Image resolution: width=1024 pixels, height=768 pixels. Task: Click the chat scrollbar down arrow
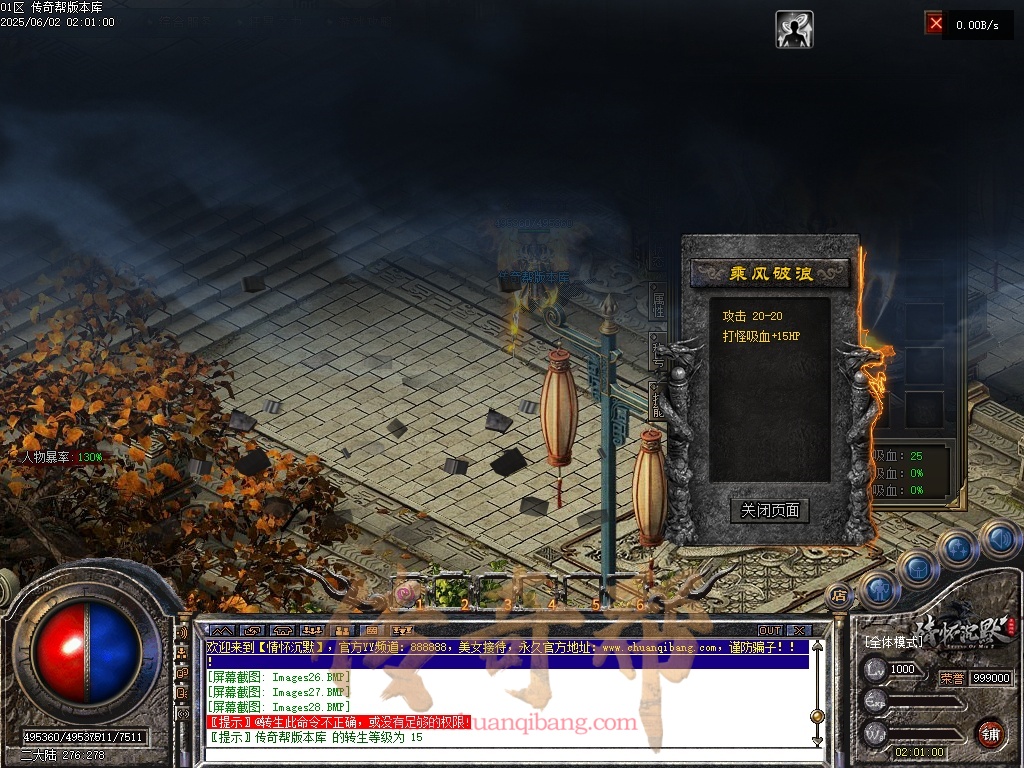(x=817, y=740)
